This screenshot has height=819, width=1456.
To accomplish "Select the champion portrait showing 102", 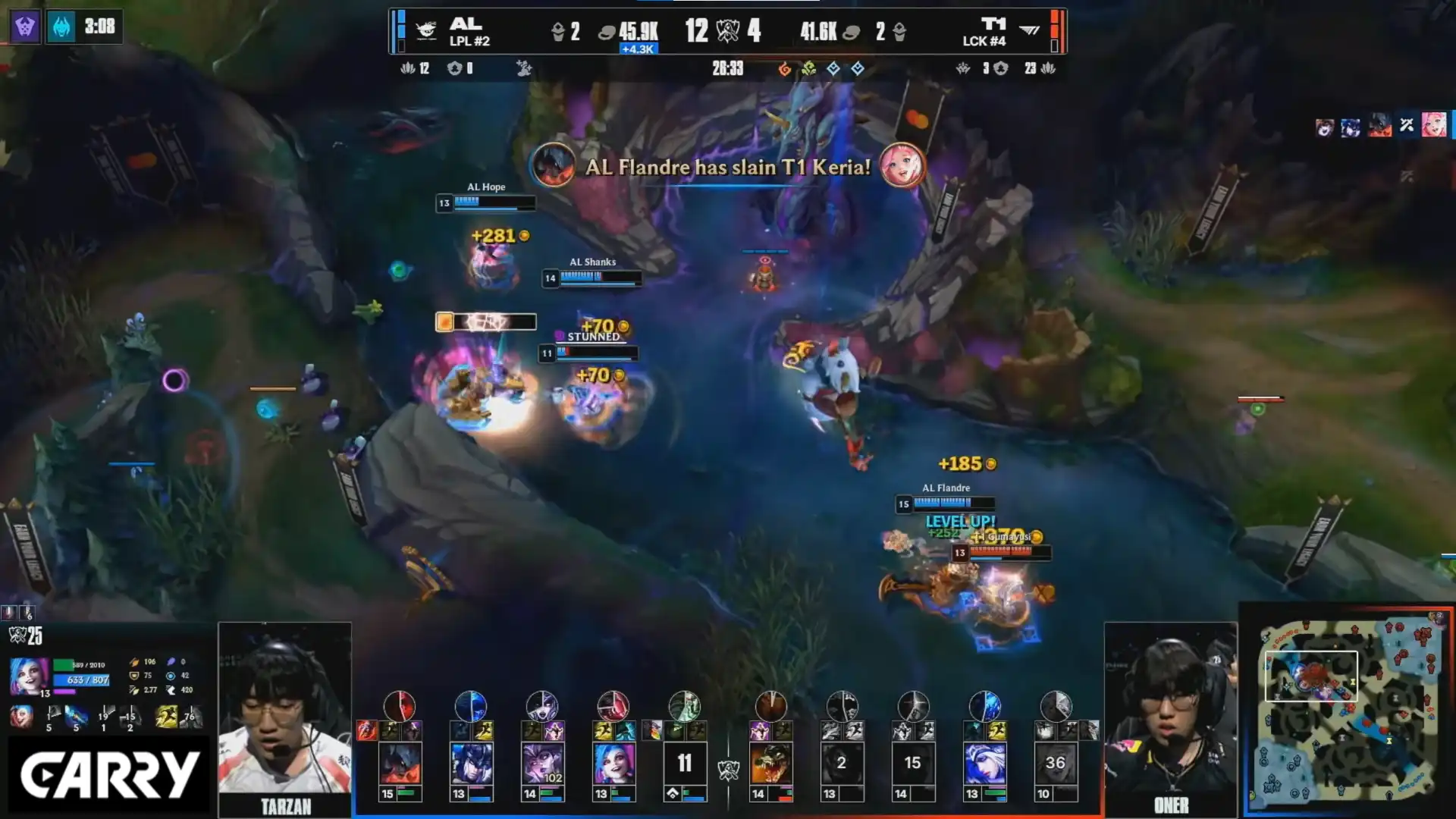I will (542, 763).
